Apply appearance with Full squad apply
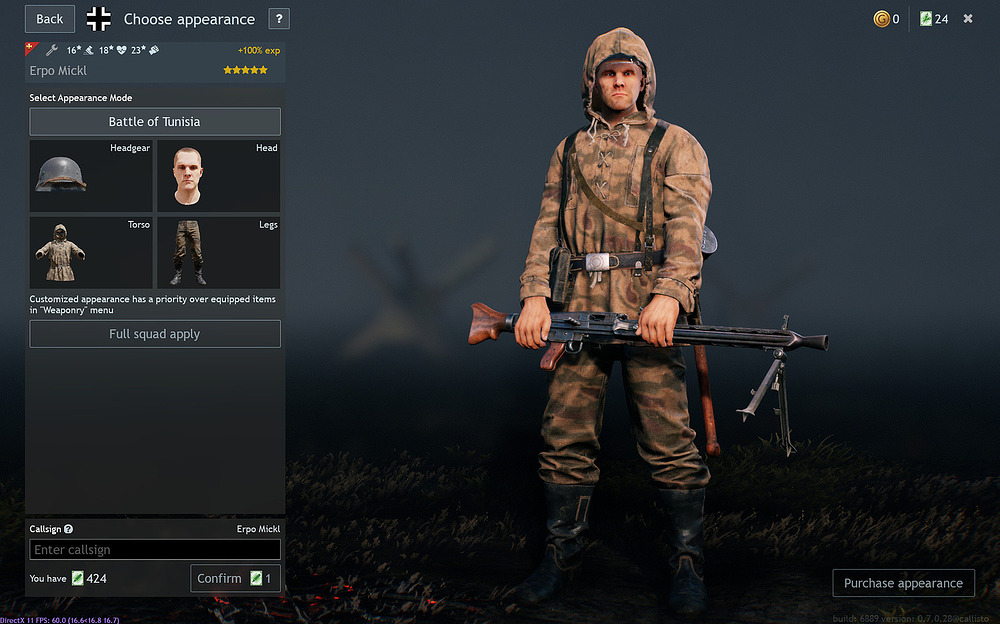Viewport: 1000px width, 624px height. pyautogui.click(x=154, y=334)
